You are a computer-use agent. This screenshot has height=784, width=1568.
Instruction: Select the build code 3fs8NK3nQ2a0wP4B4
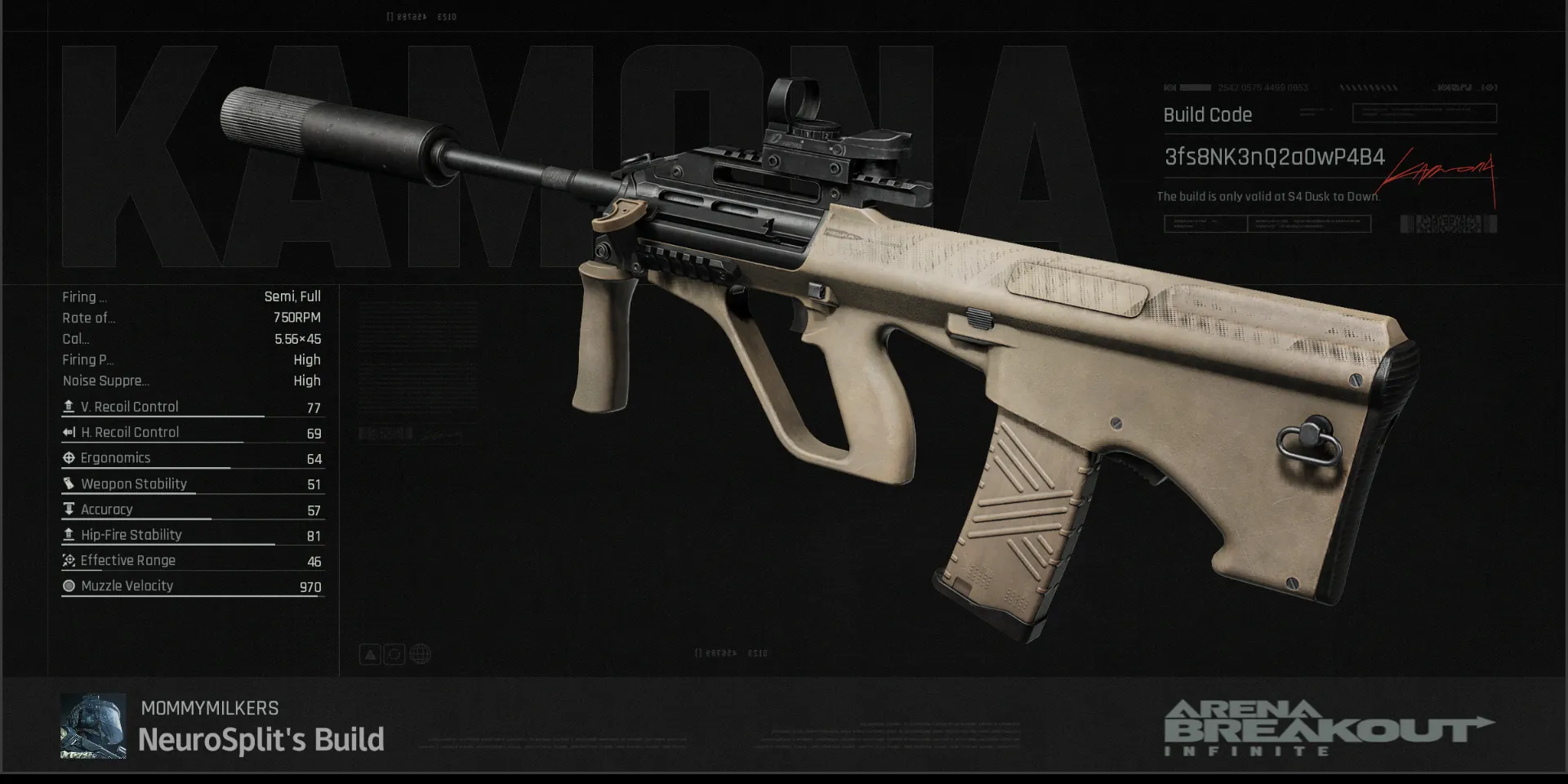coord(1274,157)
